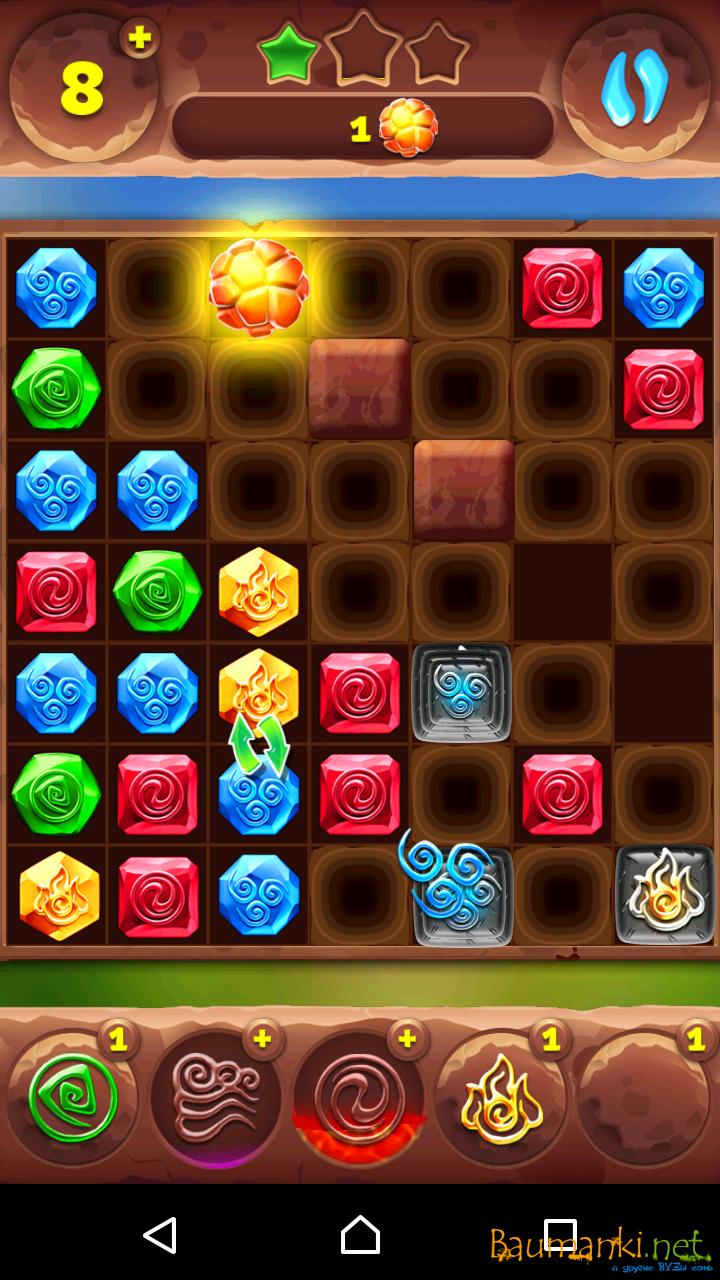
Task: Use the golden fire flame booster
Action: coord(502,1099)
